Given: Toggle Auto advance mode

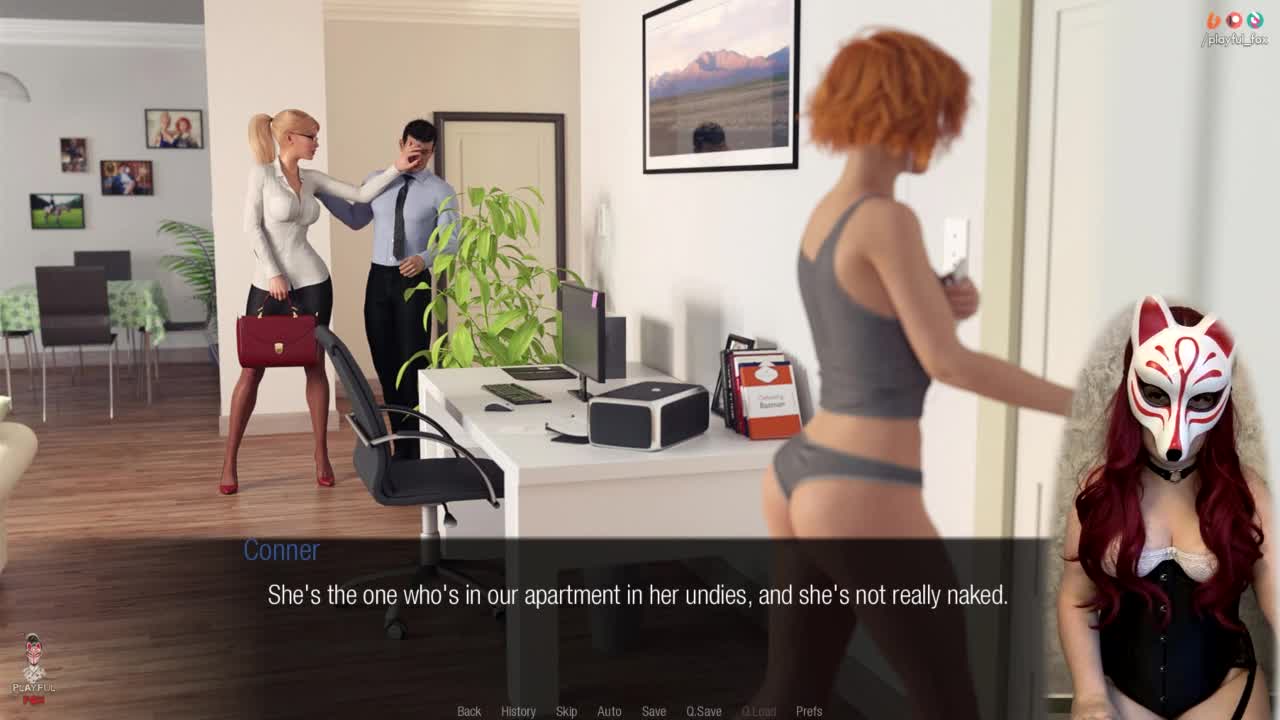Looking at the screenshot, I should (609, 711).
